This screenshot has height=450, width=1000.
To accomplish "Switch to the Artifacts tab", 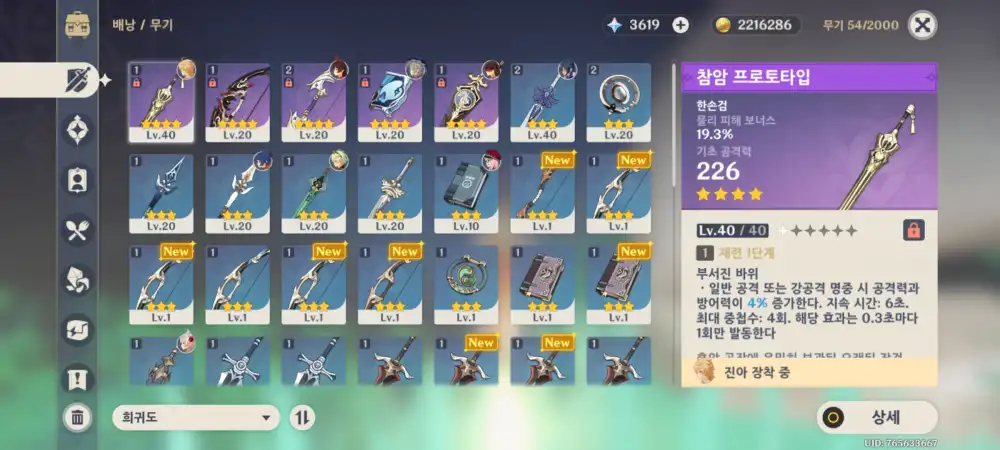I will tap(77, 129).
